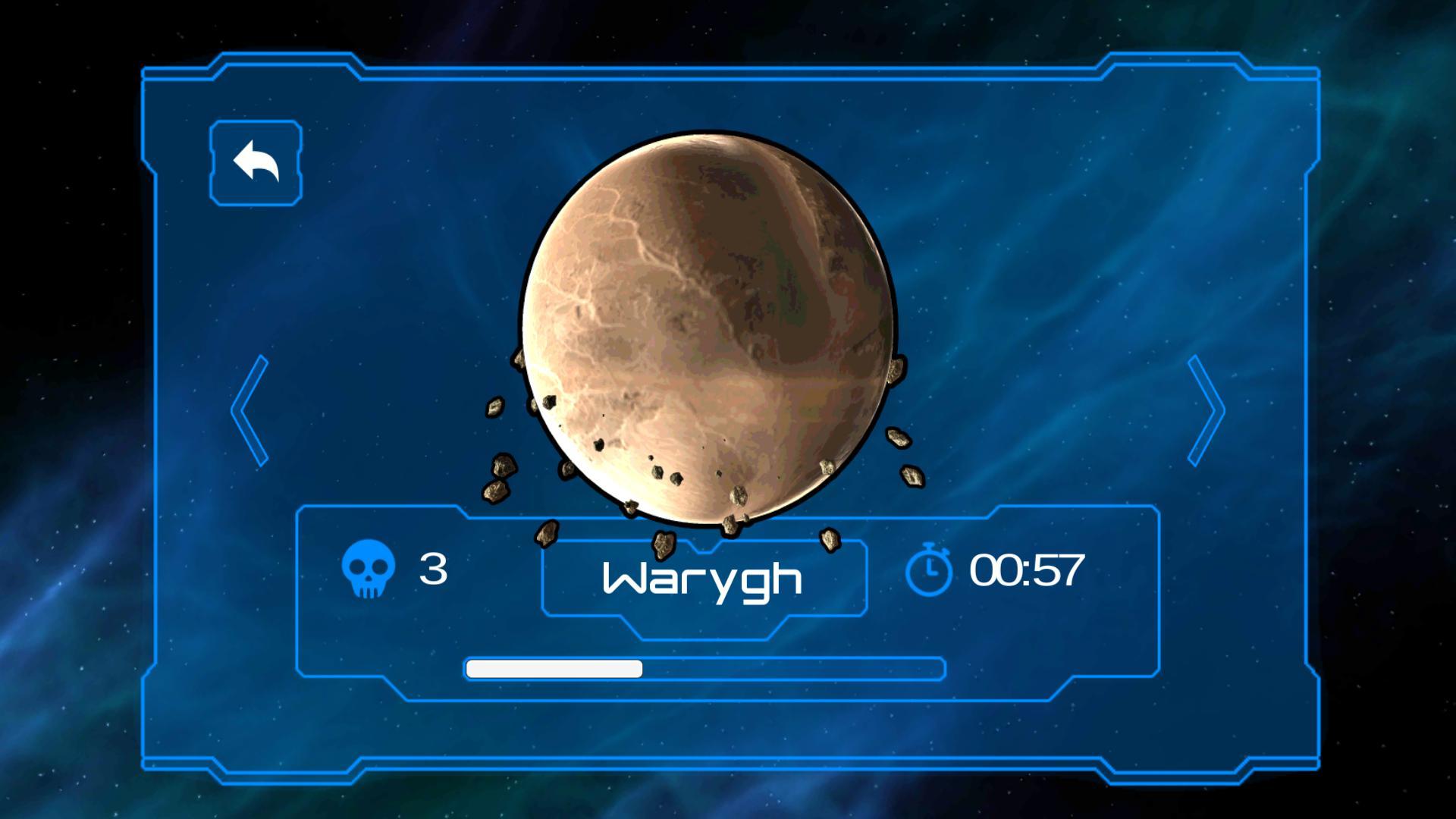Click the planet Warygh sphere
The height and width of the screenshot is (819, 1456).
click(709, 318)
